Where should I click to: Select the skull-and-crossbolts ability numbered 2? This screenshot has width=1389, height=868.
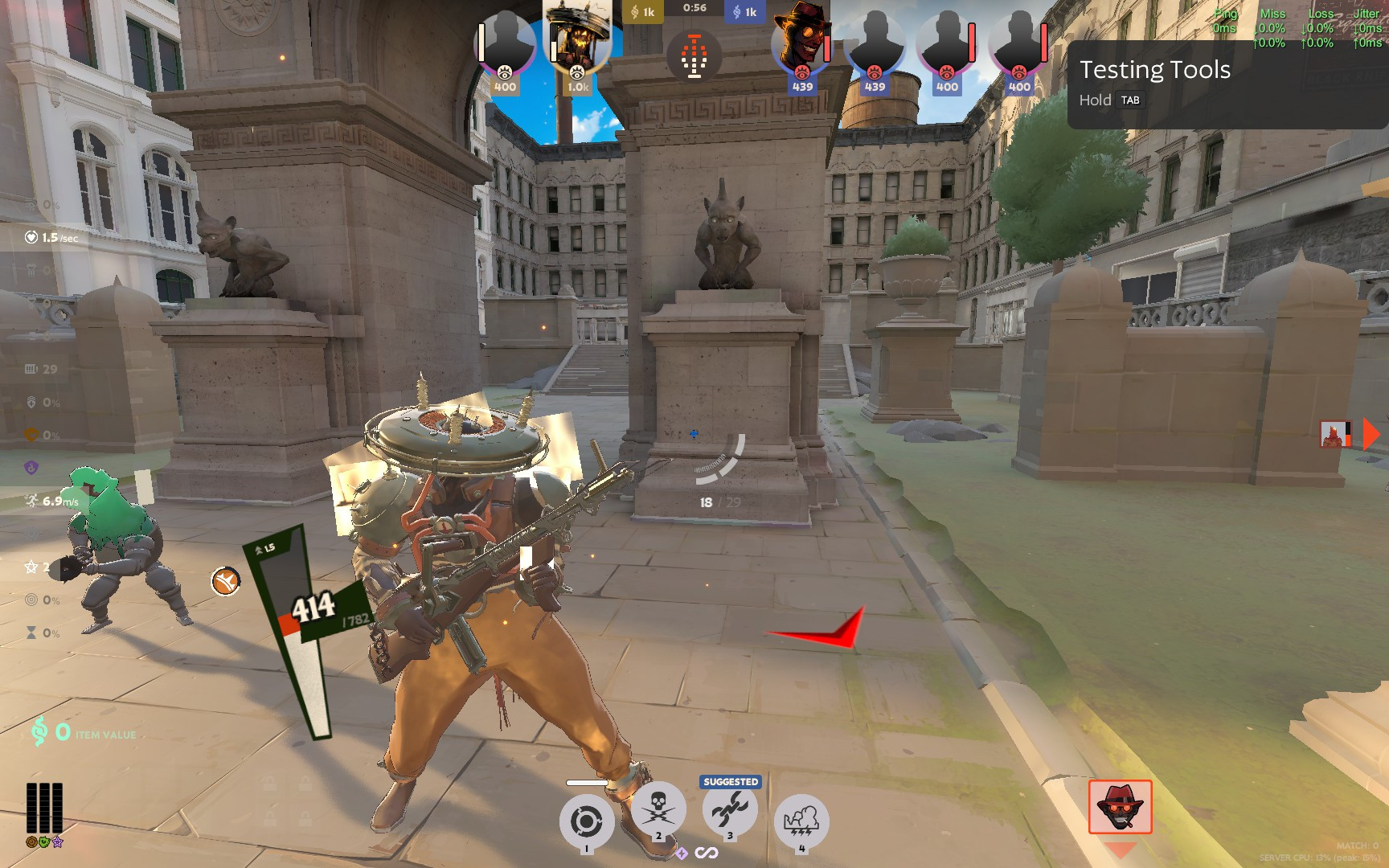tap(660, 813)
